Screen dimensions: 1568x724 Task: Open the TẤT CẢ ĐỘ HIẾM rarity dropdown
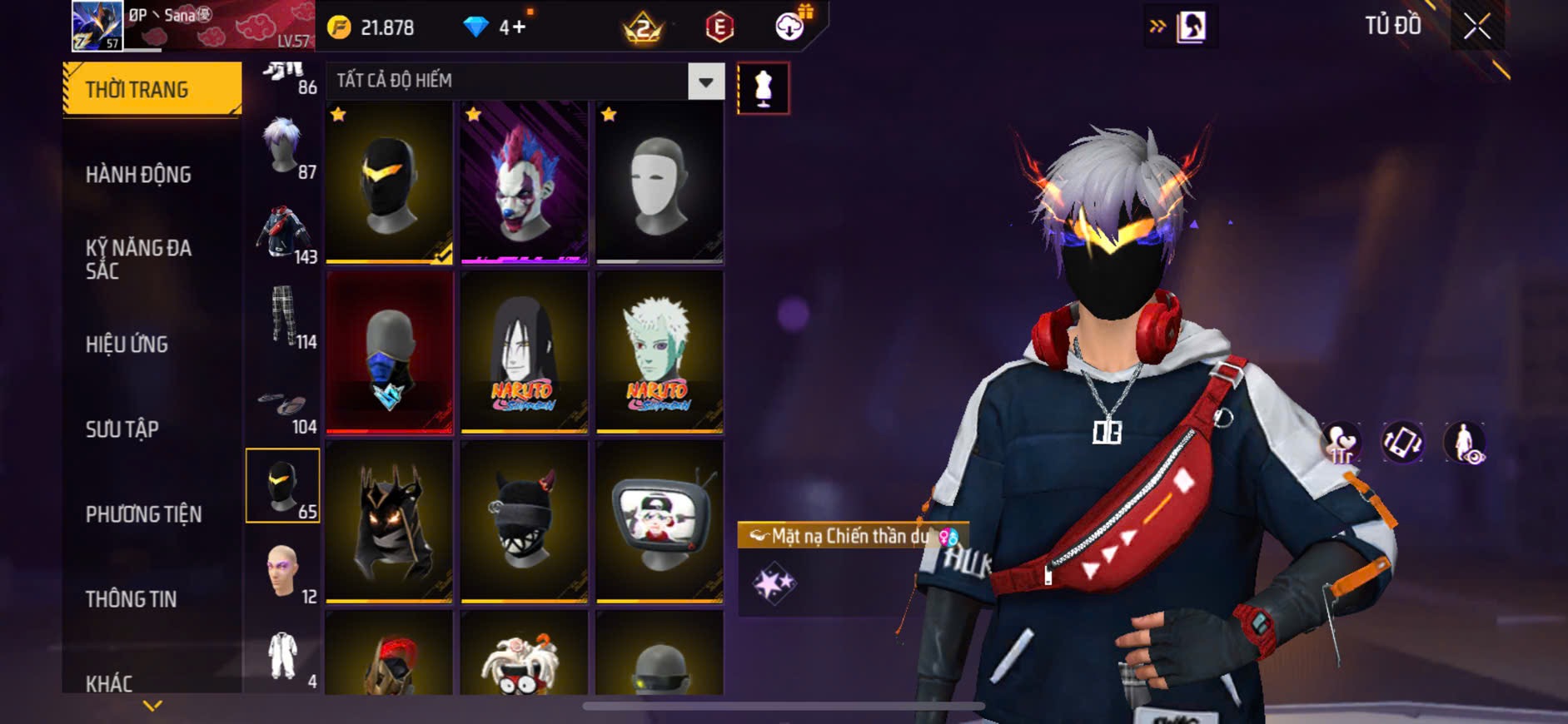pyautogui.click(x=705, y=82)
